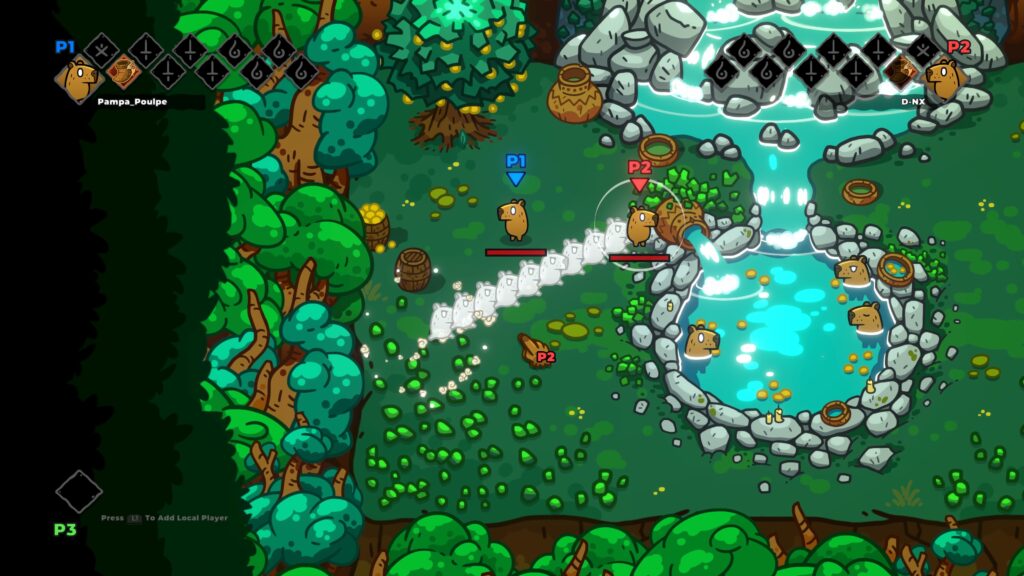Select the empty P3 player slot
The height and width of the screenshot is (576, 1024).
pyautogui.click(x=79, y=491)
